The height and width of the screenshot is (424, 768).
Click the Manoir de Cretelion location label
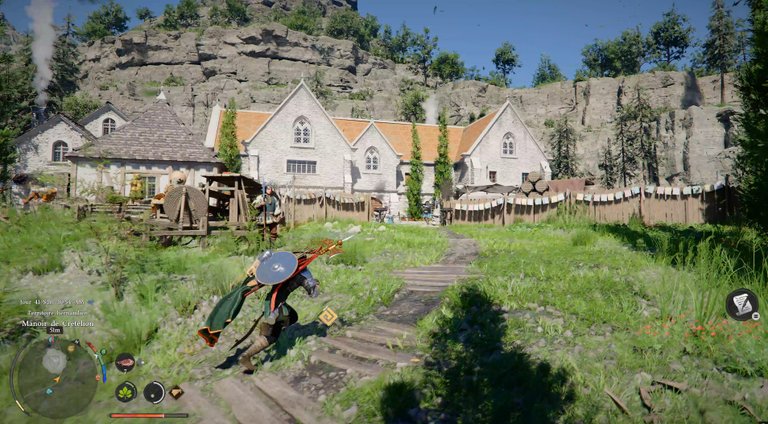(x=59, y=320)
